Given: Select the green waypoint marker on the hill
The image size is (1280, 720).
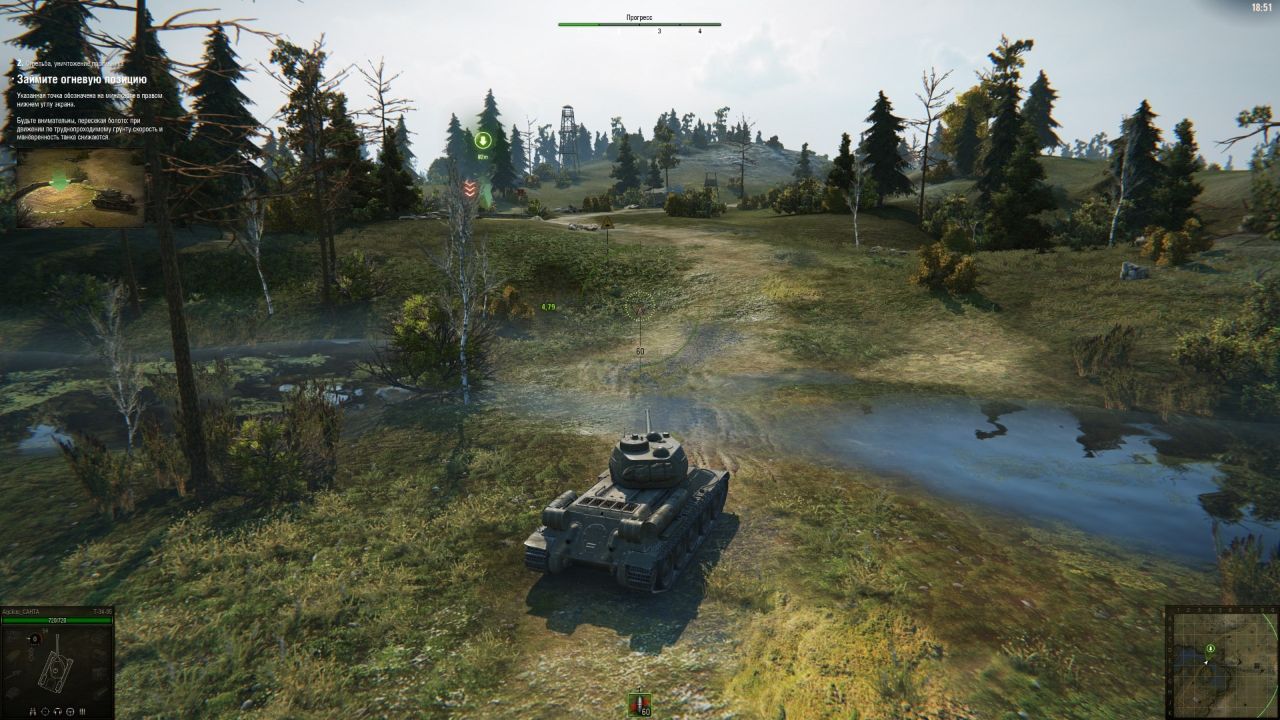Looking at the screenshot, I should coord(483,140).
